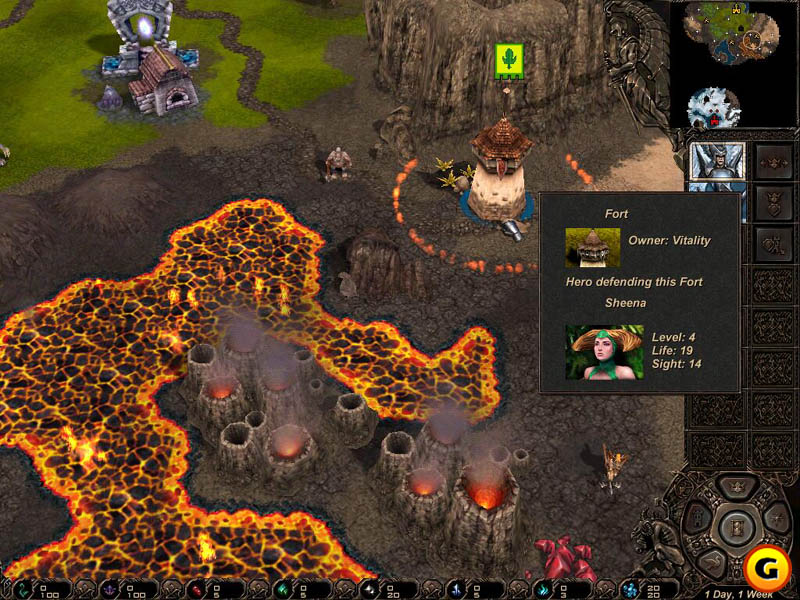The image size is (800, 600).
Task: Click the green cactus banner above fort
Action: click(x=510, y=60)
